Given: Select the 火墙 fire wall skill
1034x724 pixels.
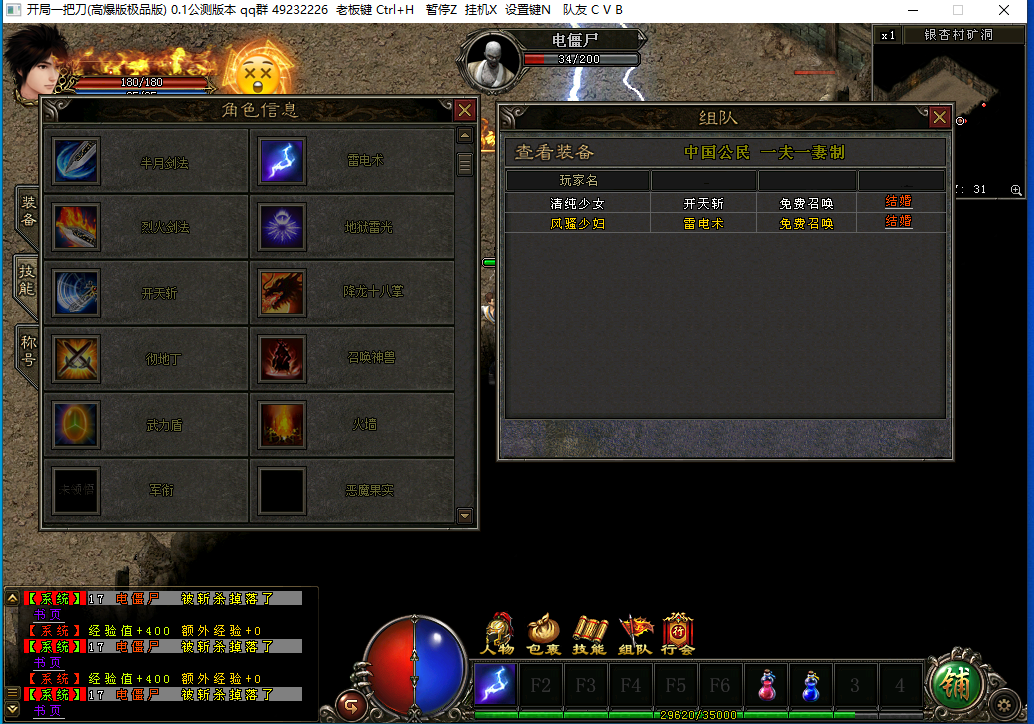Looking at the screenshot, I should point(282,424).
